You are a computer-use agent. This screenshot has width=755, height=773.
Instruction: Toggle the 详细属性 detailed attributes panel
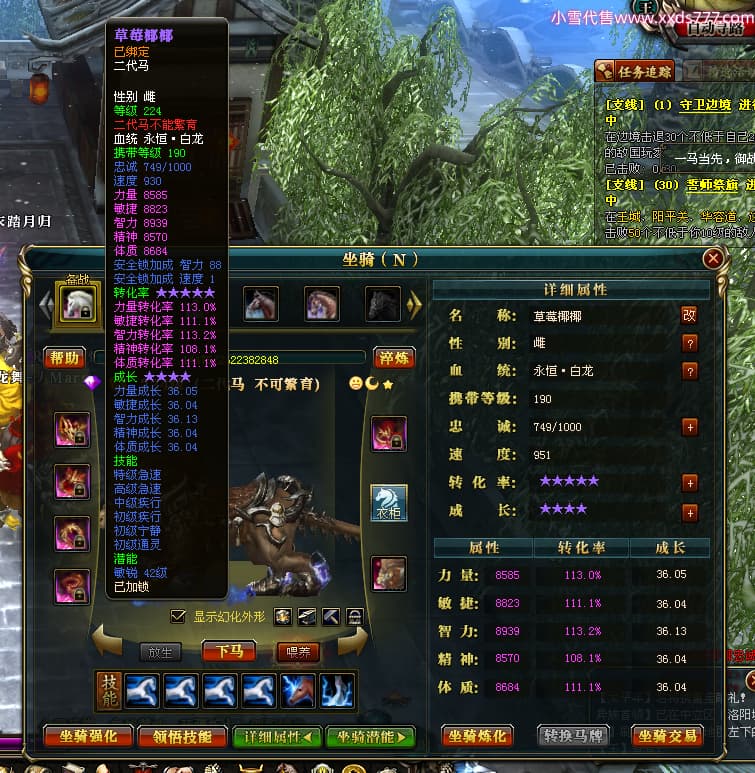[277, 737]
